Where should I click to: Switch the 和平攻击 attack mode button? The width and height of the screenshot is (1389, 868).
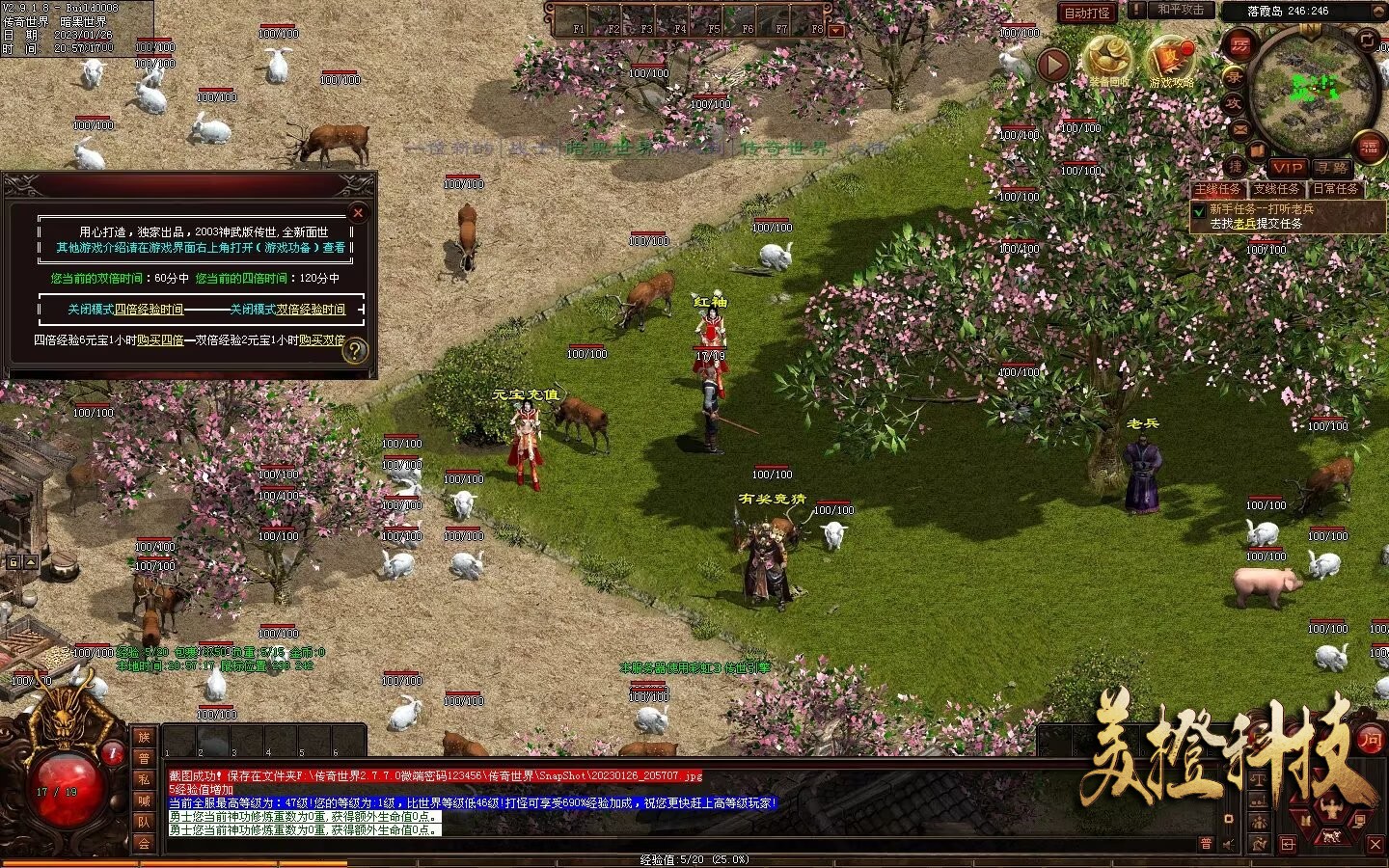(x=1181, y=10)
